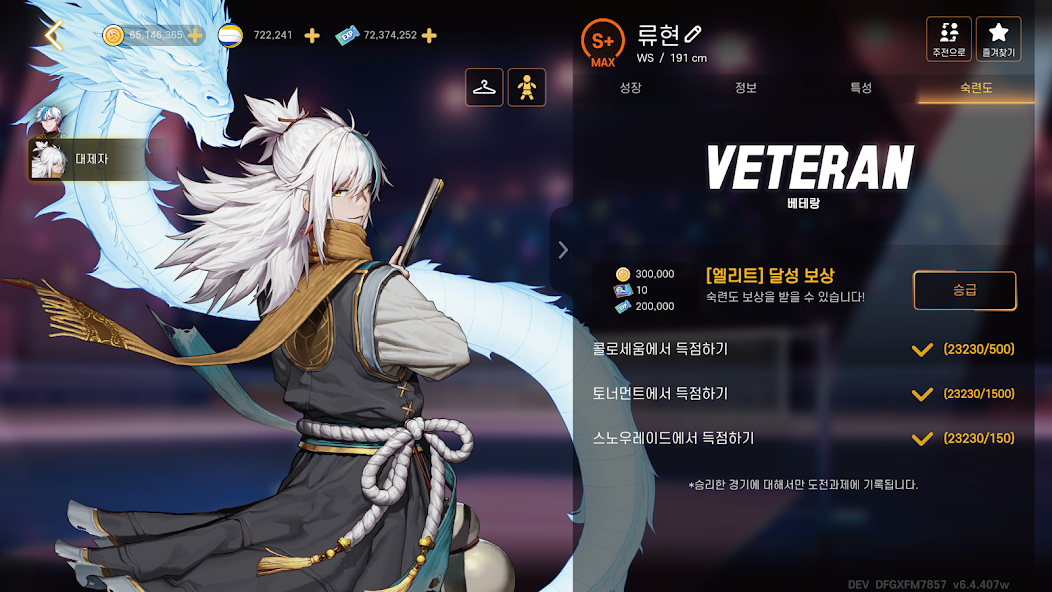Select the 스노우레이드에서 득점하기 challenge row
Viewport: 1052px width, 592px height.
(803, 438)
